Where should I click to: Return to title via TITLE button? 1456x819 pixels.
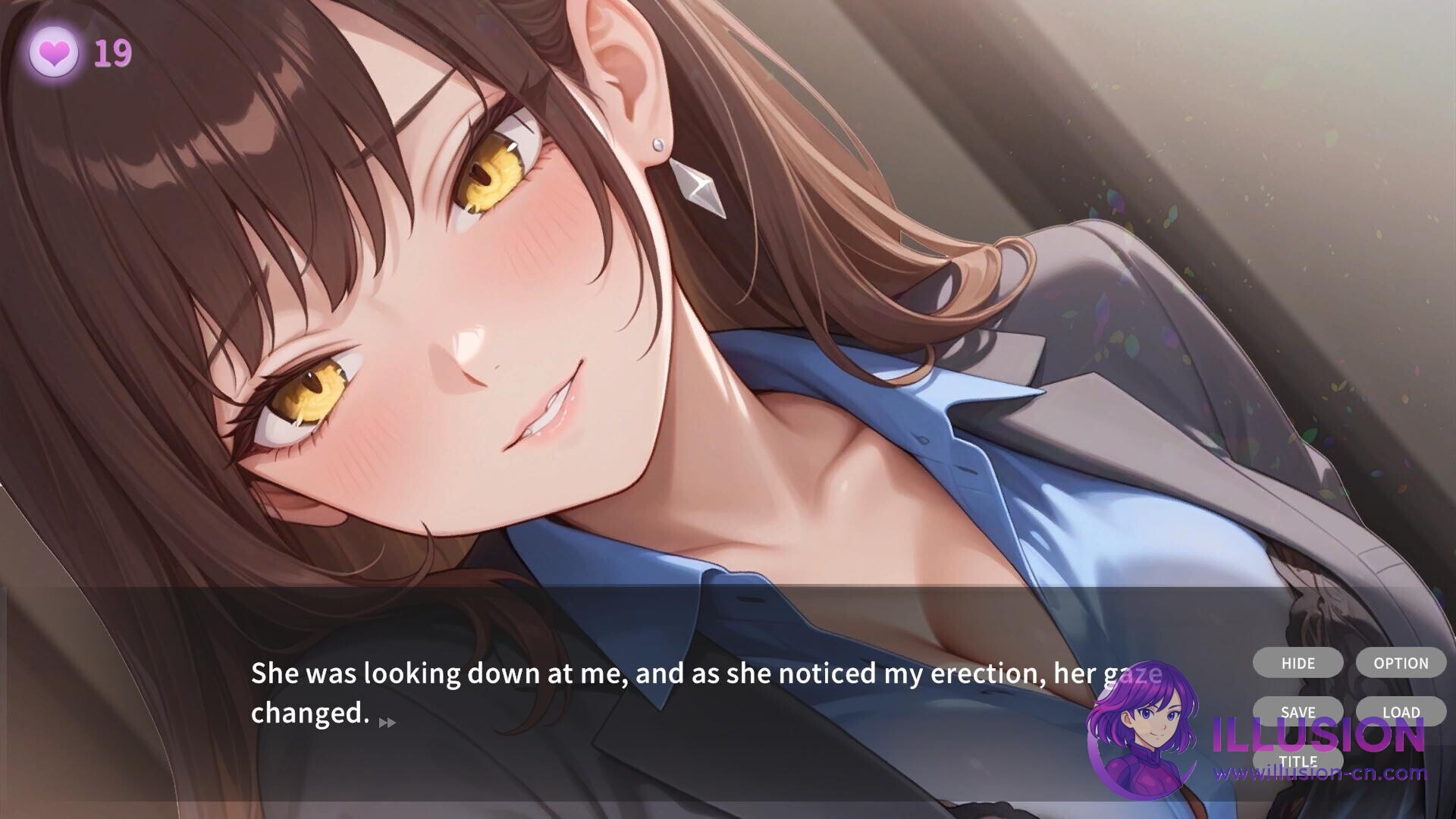pyautogui.click(x=1298, y=761)
